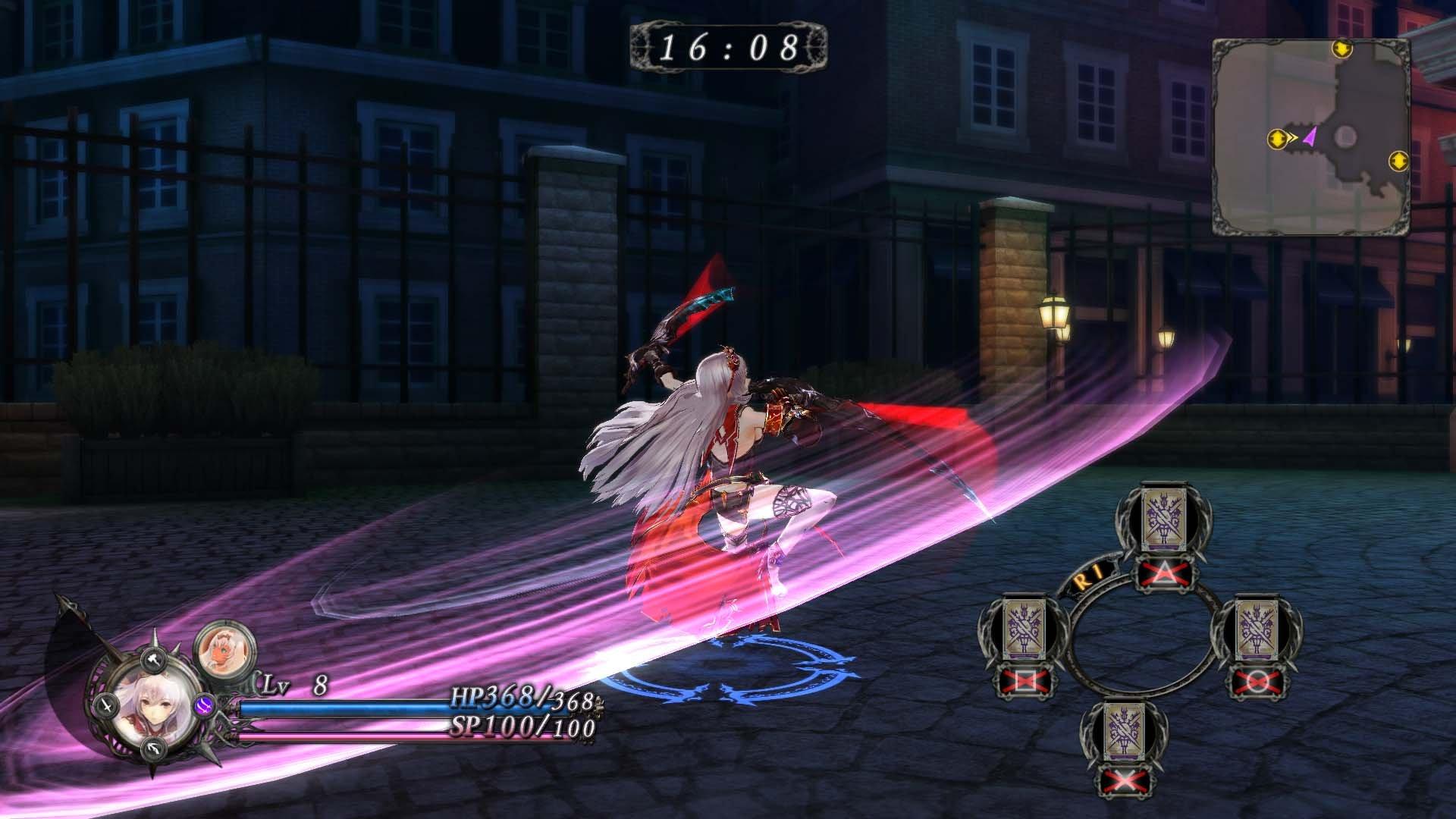The height and width of the screenshot is (819, 1456).
Task: Open the left exit marker on the minimap
Action: tap(1278, 139)
